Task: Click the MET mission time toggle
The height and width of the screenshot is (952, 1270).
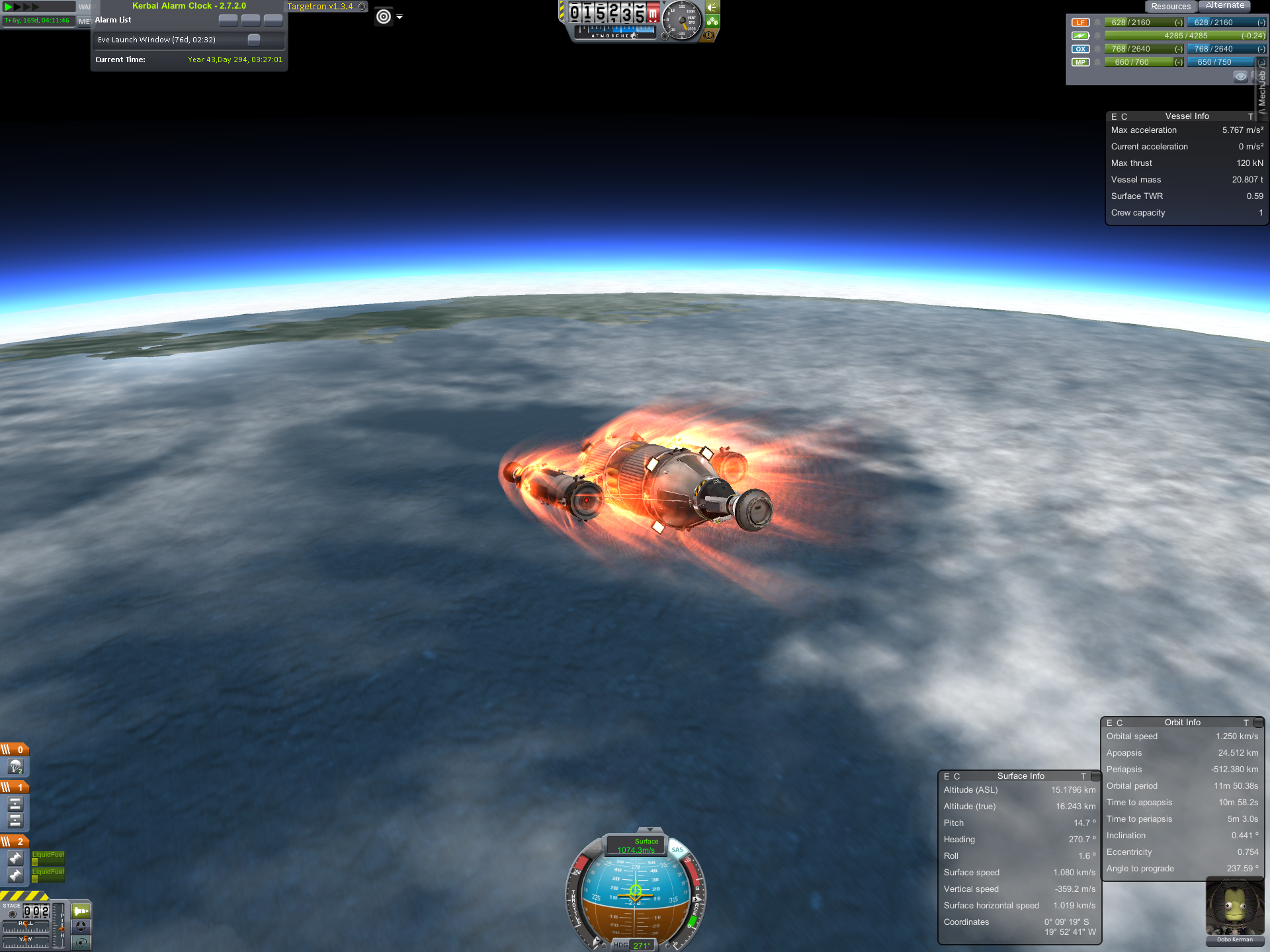Action: tap(84, 21)
